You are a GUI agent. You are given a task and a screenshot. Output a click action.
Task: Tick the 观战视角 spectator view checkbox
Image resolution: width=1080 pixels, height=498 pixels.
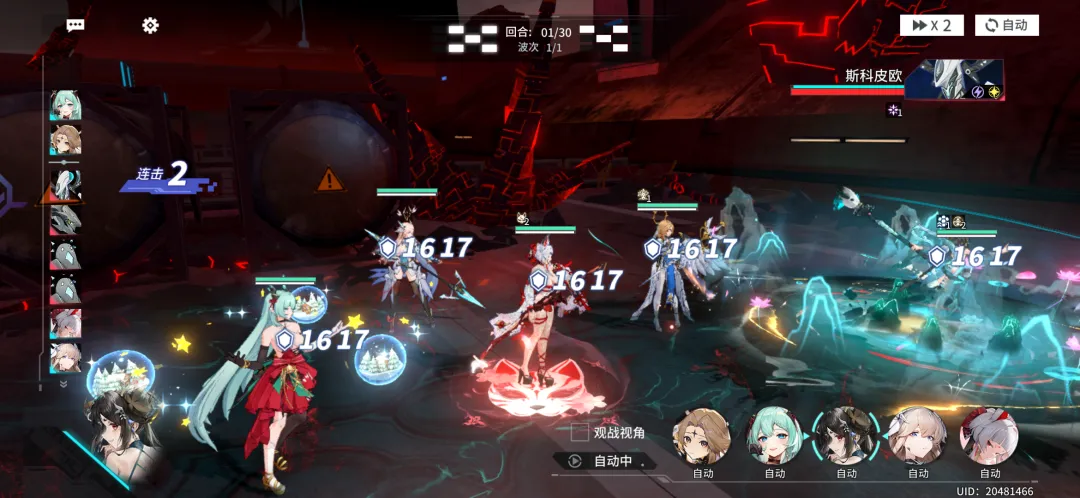coord(579,432)
